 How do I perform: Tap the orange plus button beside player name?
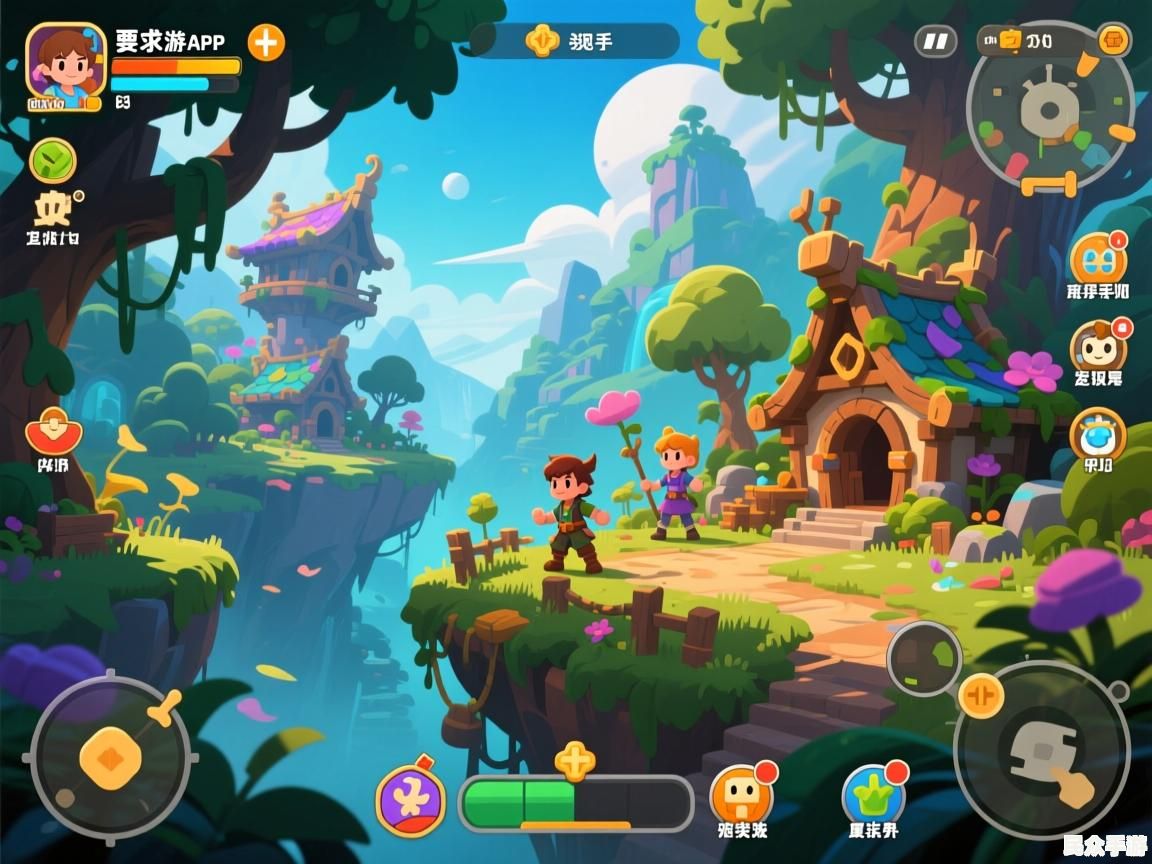tap(266, 42)
